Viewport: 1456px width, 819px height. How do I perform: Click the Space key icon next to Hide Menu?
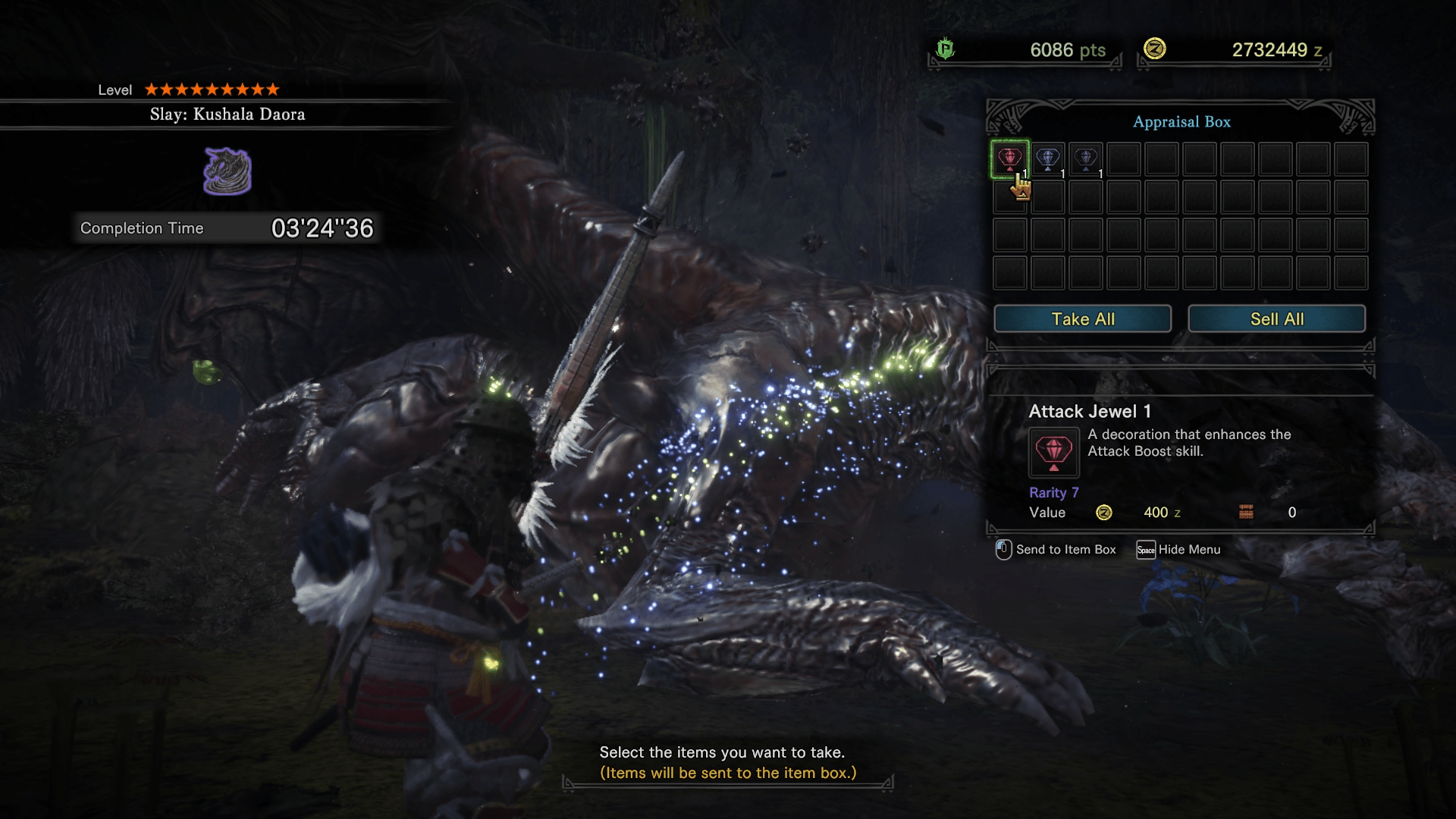pos(1146,549)
